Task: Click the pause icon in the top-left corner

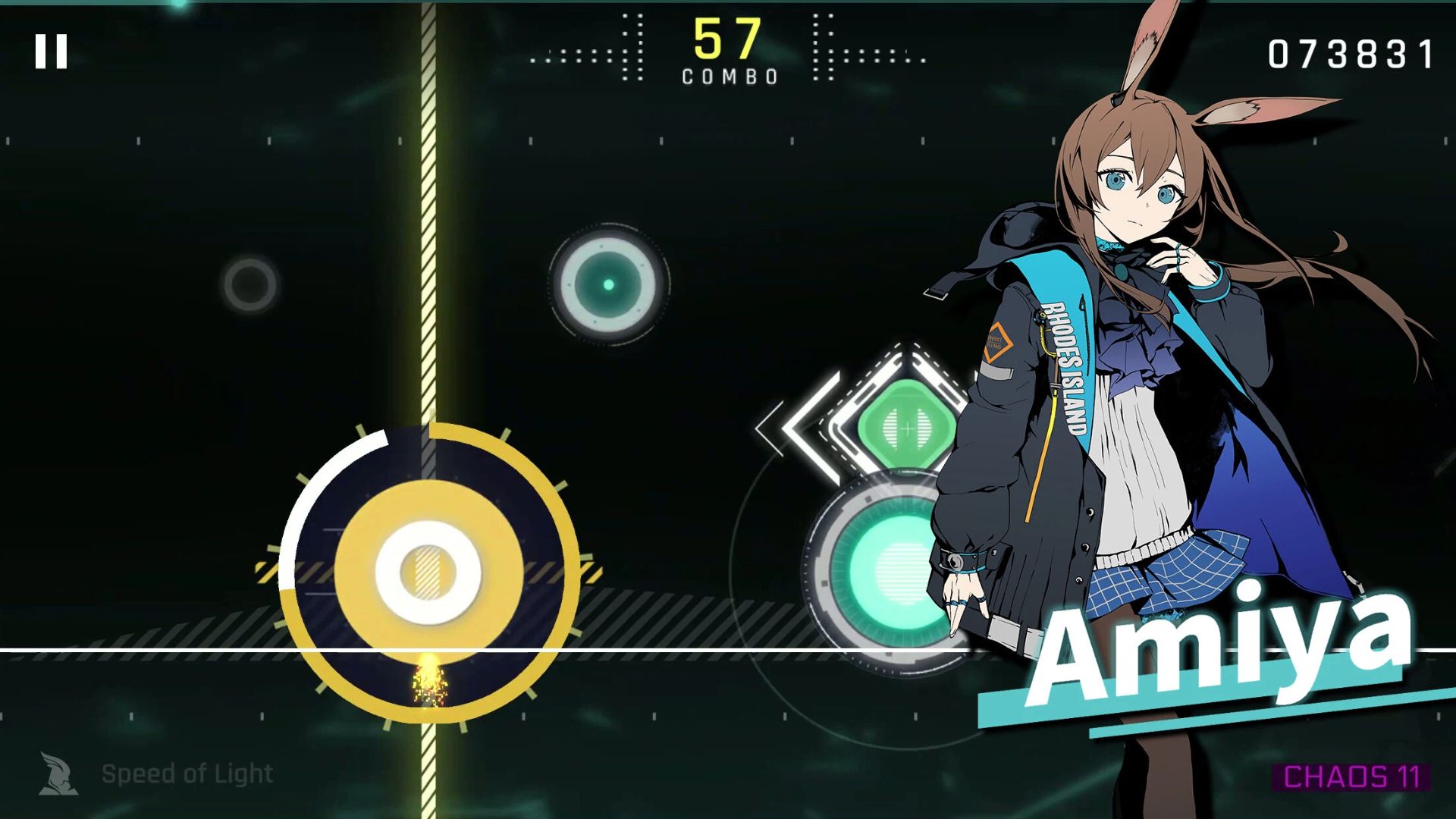Action: [50, 50]
